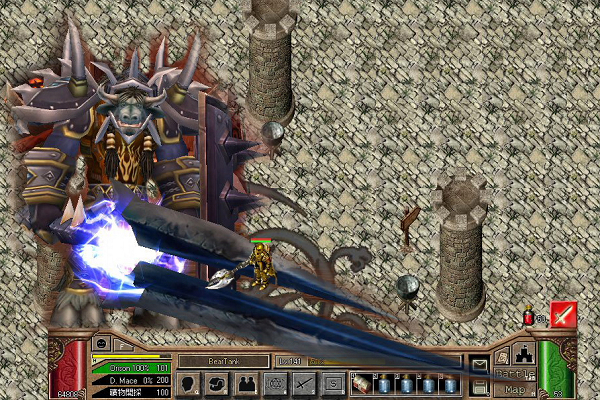Screen dimensions: 600x400
Task: Open the two-people party button
Action: click(x=245, y=382)
